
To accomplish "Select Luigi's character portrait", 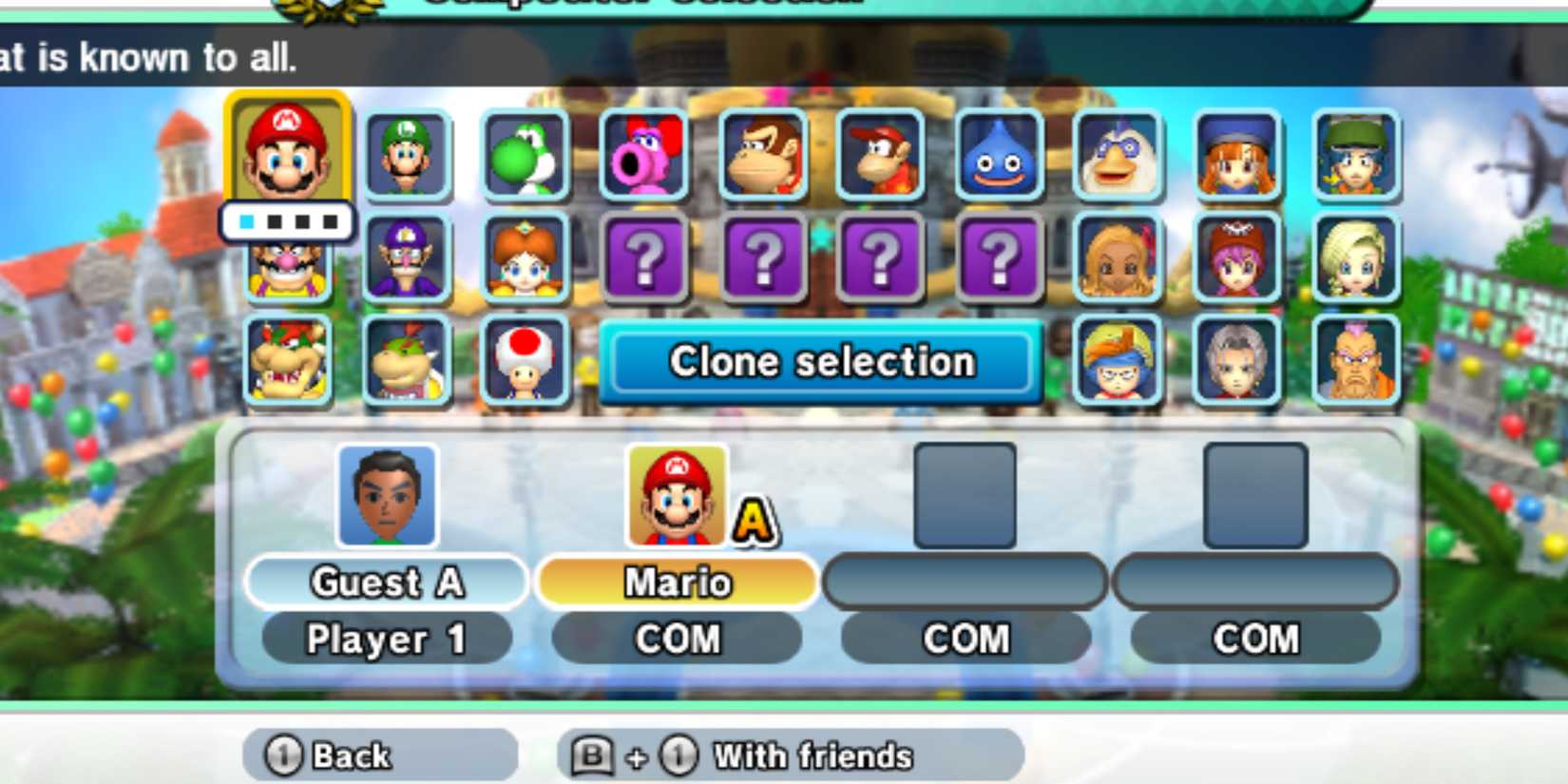I will (x=407, y=154).
